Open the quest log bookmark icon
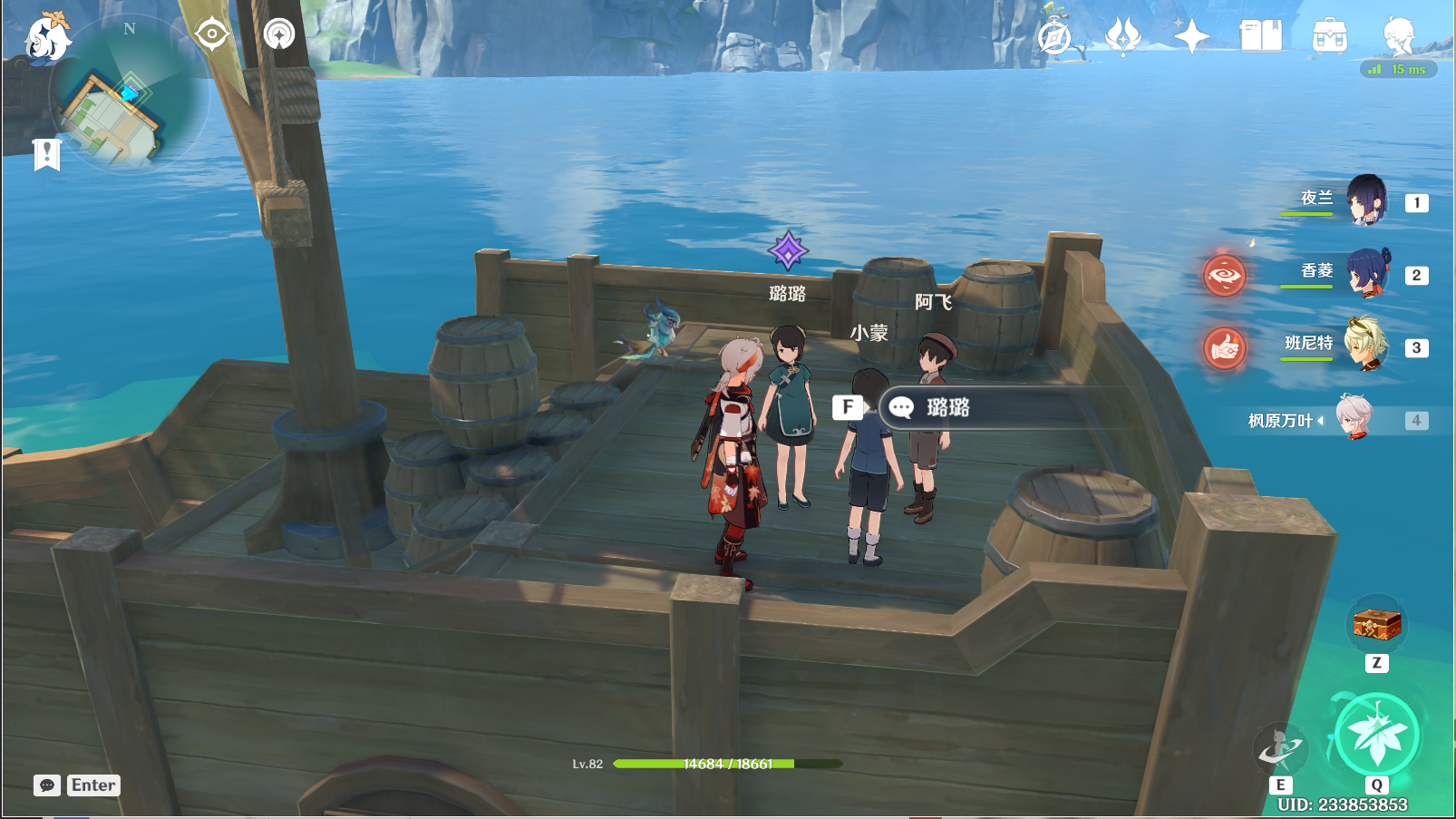This screenshot has width=1456, height=819. (x=46, y=154)
